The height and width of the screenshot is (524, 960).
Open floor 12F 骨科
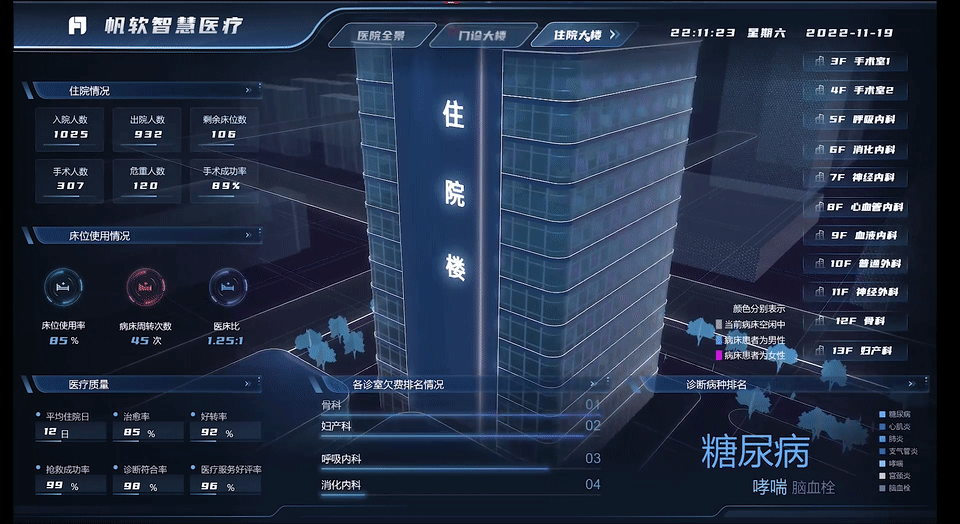855,323
